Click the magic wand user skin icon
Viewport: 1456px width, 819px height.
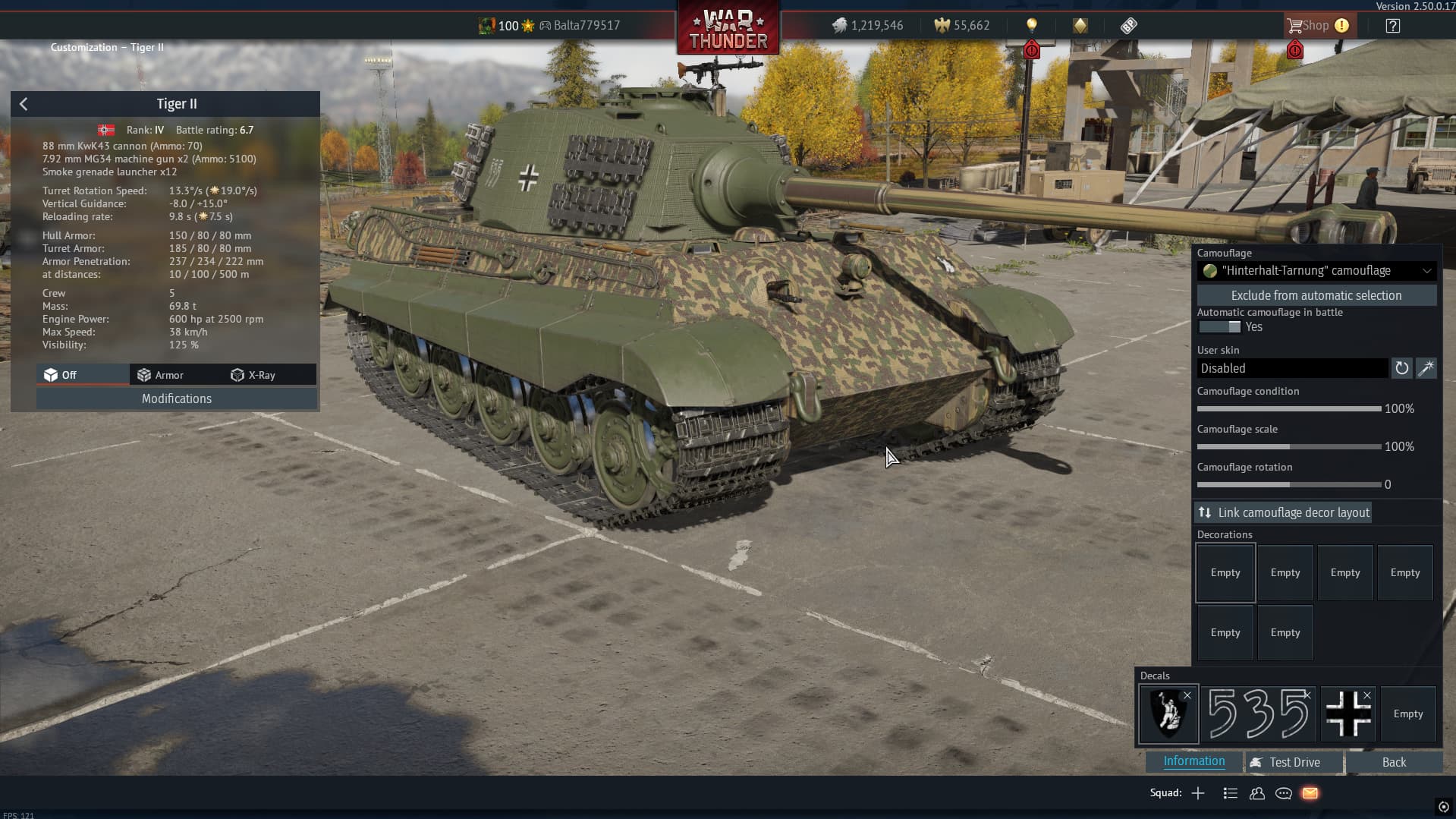point(1426,368)
